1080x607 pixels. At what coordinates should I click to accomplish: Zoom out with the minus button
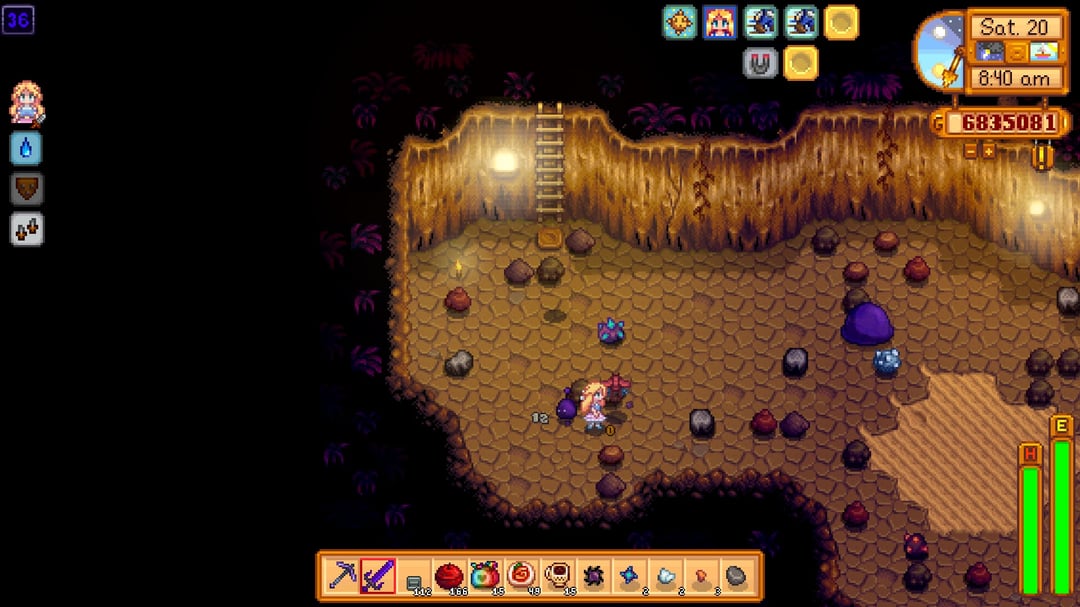[970, 151]
